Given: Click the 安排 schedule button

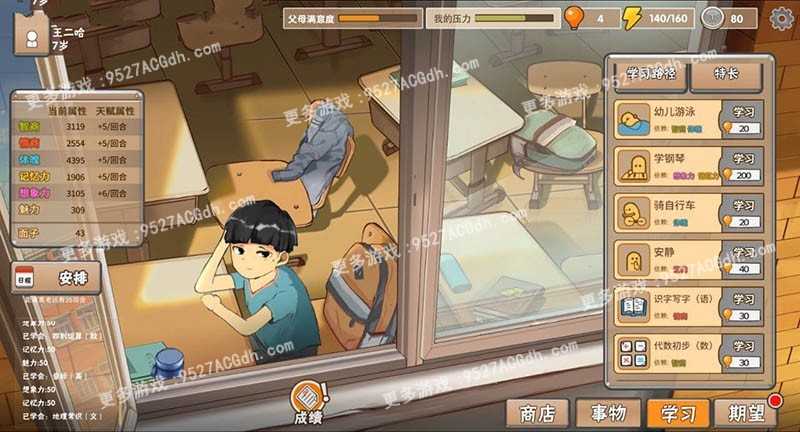Looking at the screenshot, I should point(70,278).
